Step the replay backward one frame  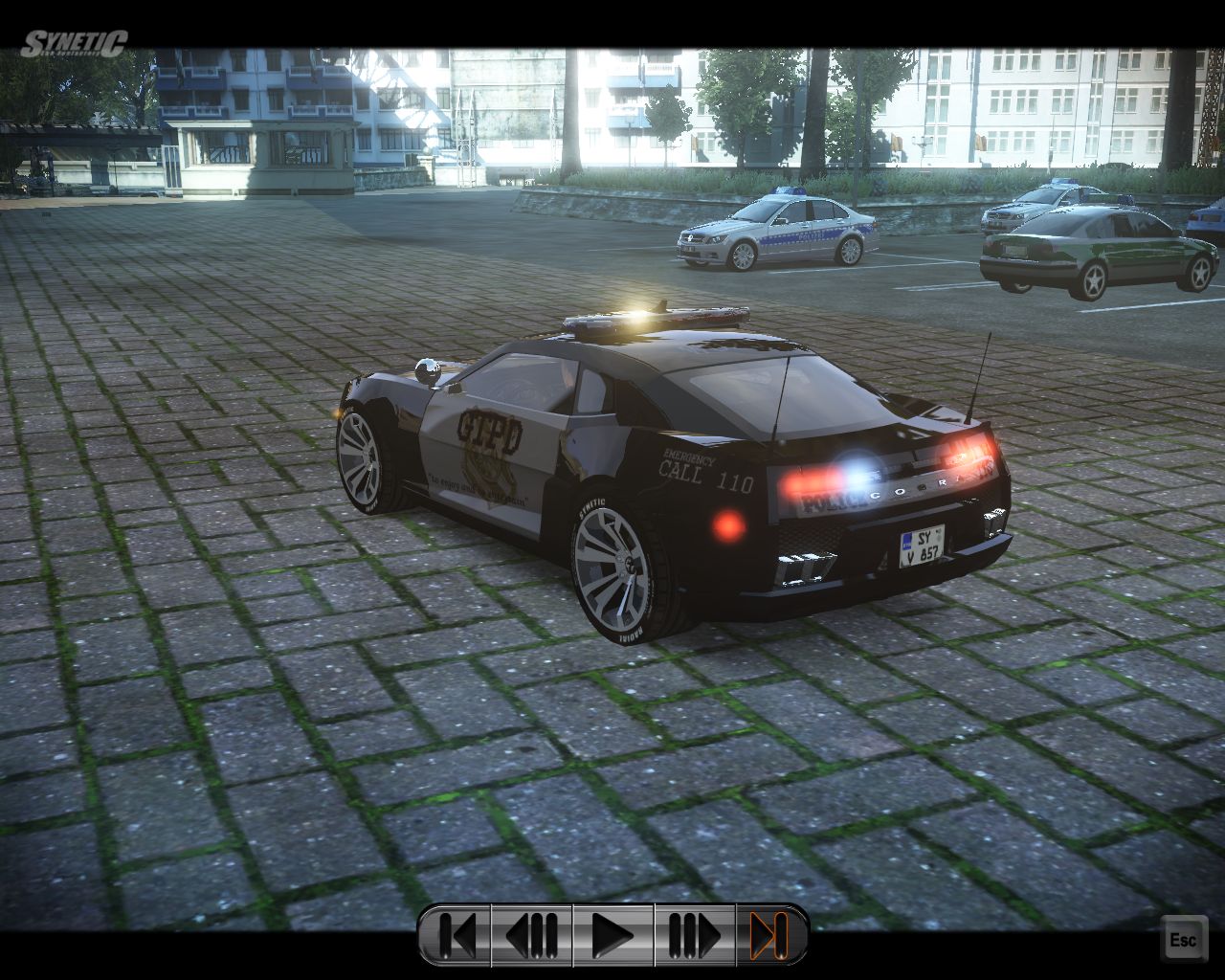[531, 935]
